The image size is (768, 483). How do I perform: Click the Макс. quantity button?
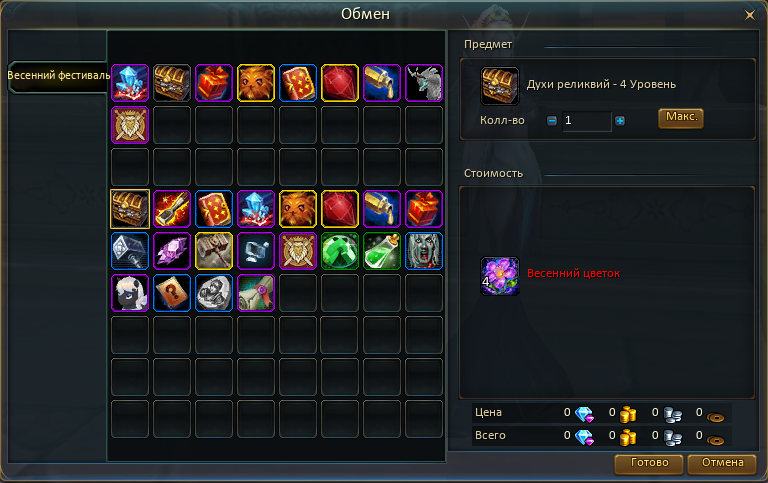pyautogui.click(x=681, y=118)
